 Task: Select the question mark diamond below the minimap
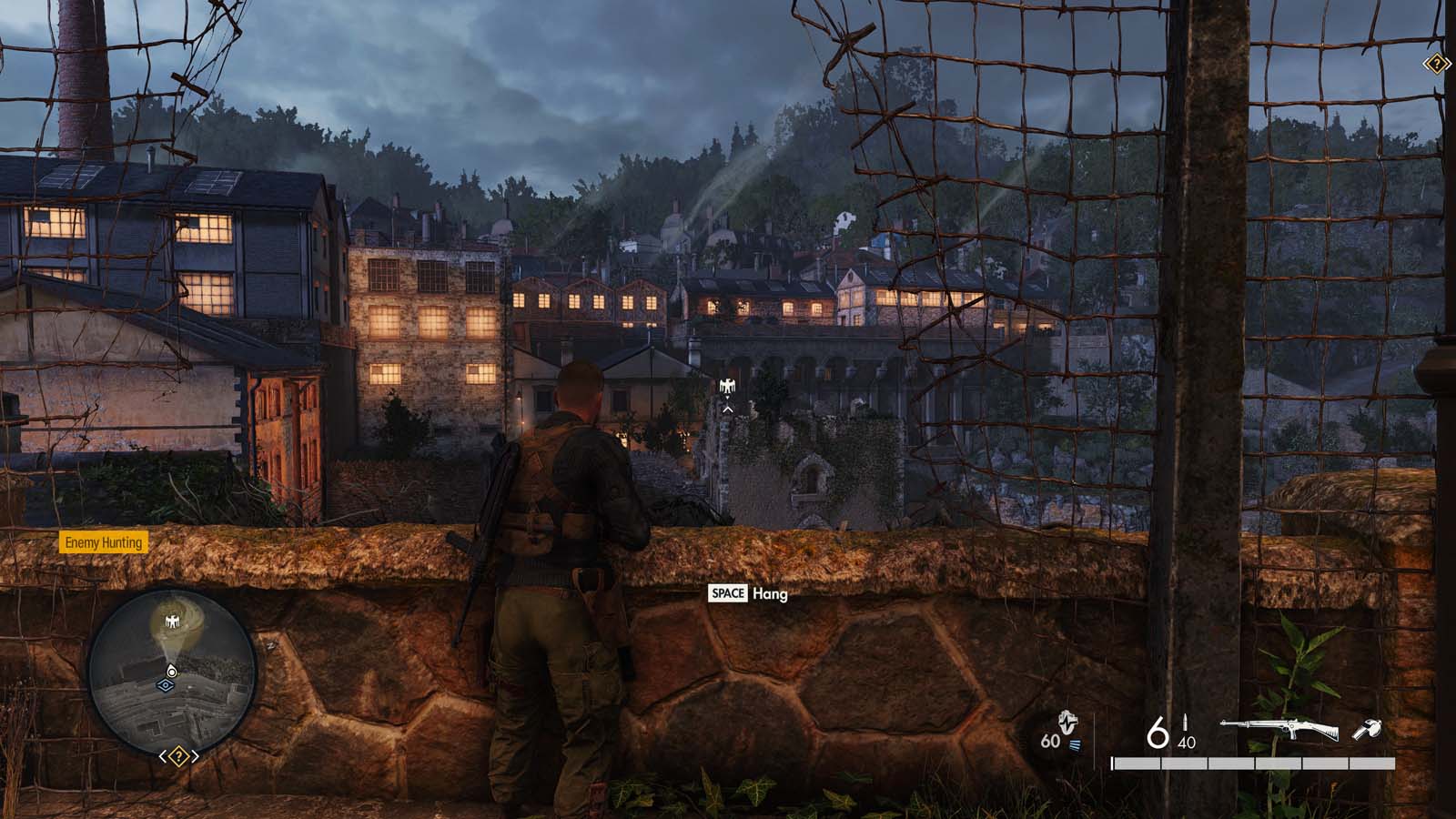[178, 755]
